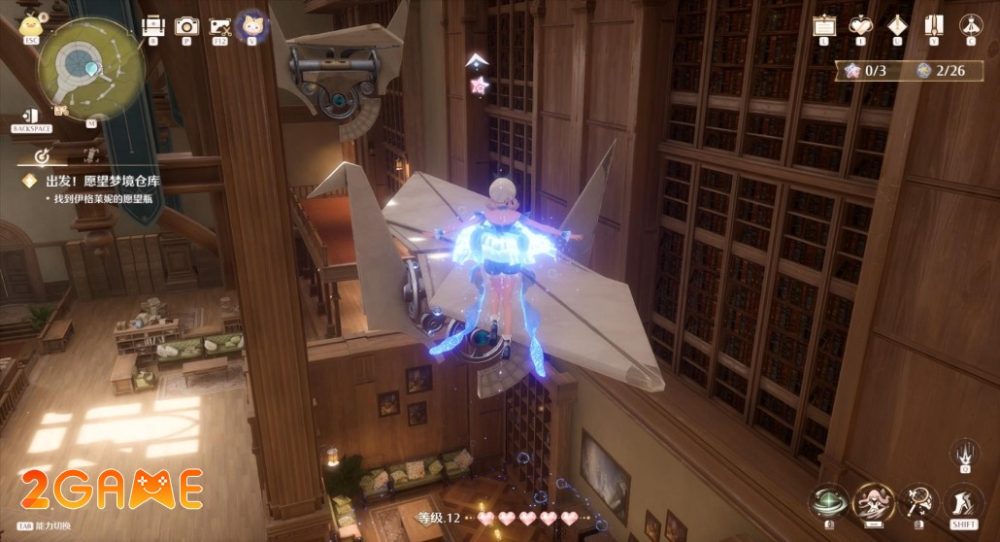
Task: Select the pink-haired girl outfit ability
Action: coord(872,501)
